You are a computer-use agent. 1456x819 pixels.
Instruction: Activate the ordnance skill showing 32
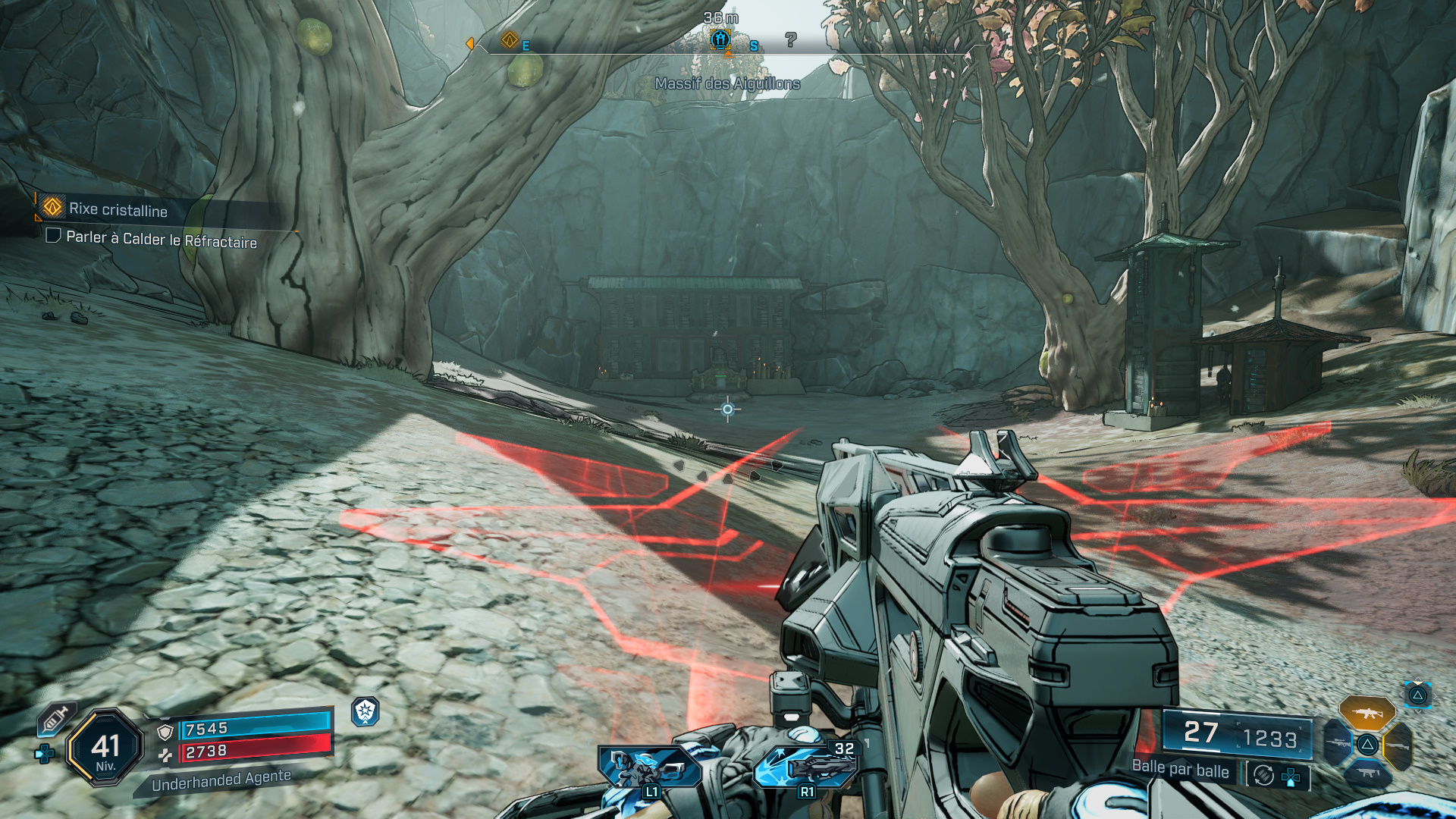coord(807,766)
